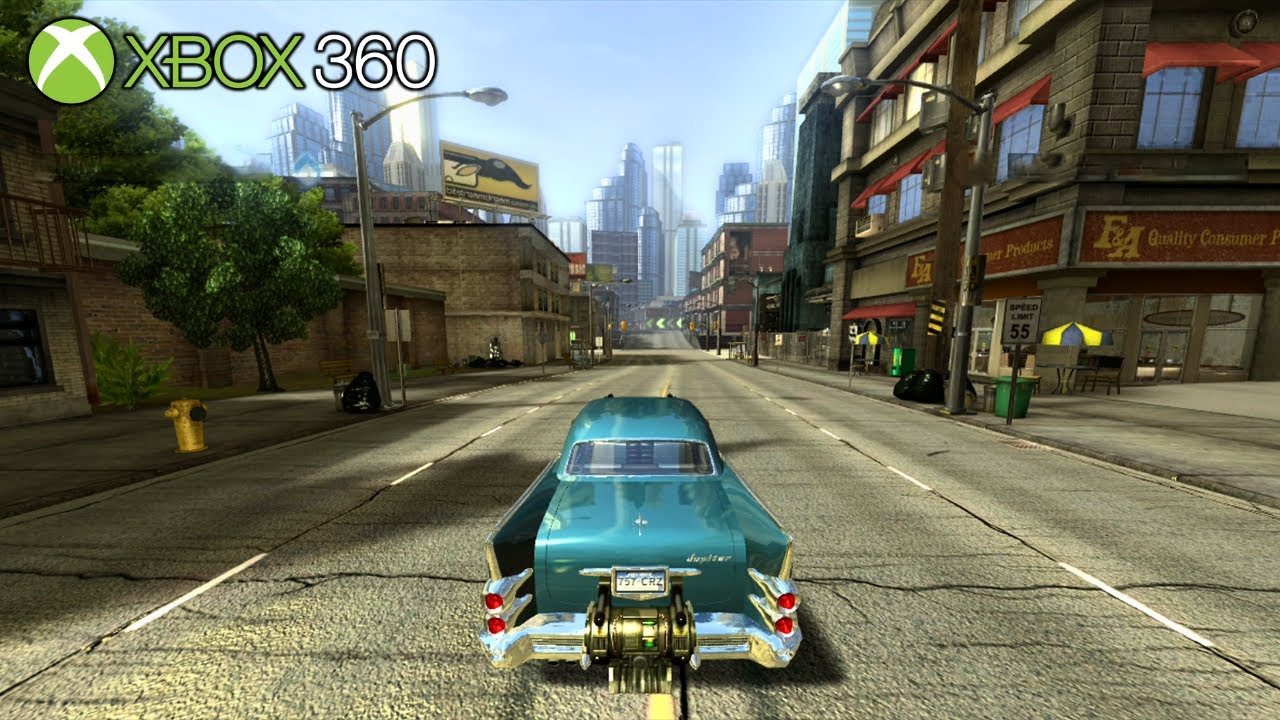This screenshot has width=1280, height=720.
Task: Click the Xbox 360 logo overlay
Action: [232, 61]
